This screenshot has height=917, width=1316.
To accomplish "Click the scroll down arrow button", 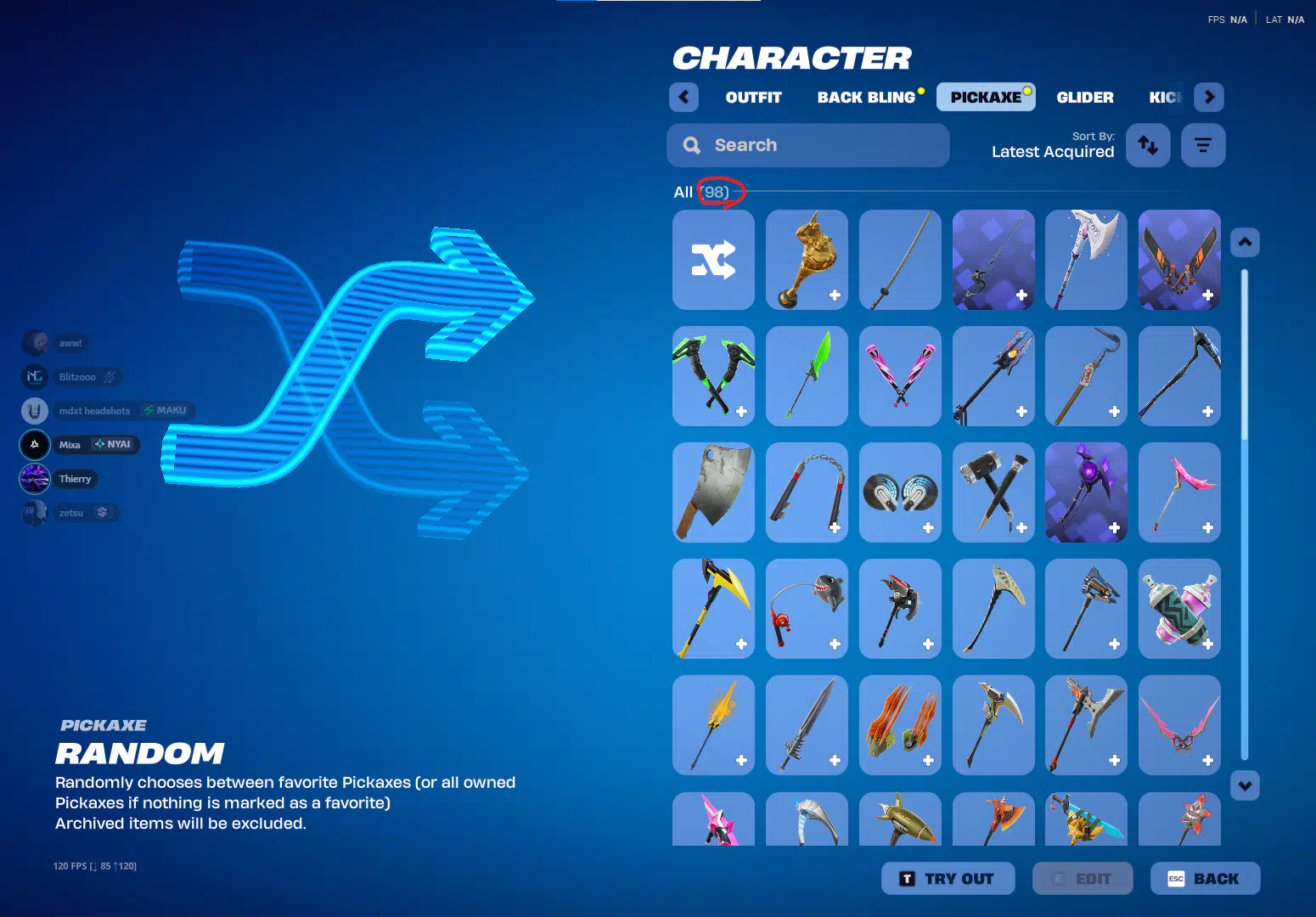I will (1245, 785).
